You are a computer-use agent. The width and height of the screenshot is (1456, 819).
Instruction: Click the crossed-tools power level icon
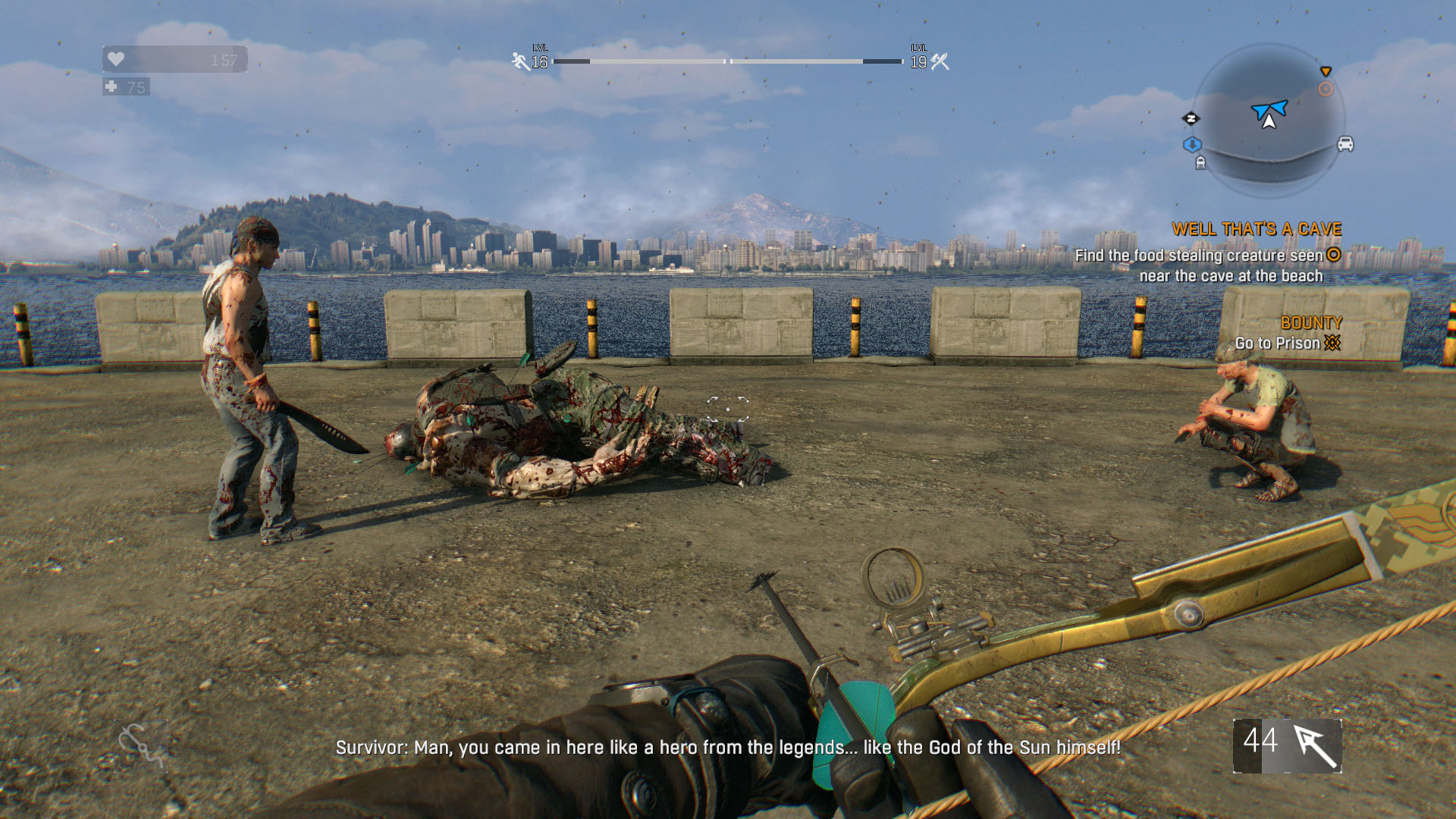click(x=940, y=61)
